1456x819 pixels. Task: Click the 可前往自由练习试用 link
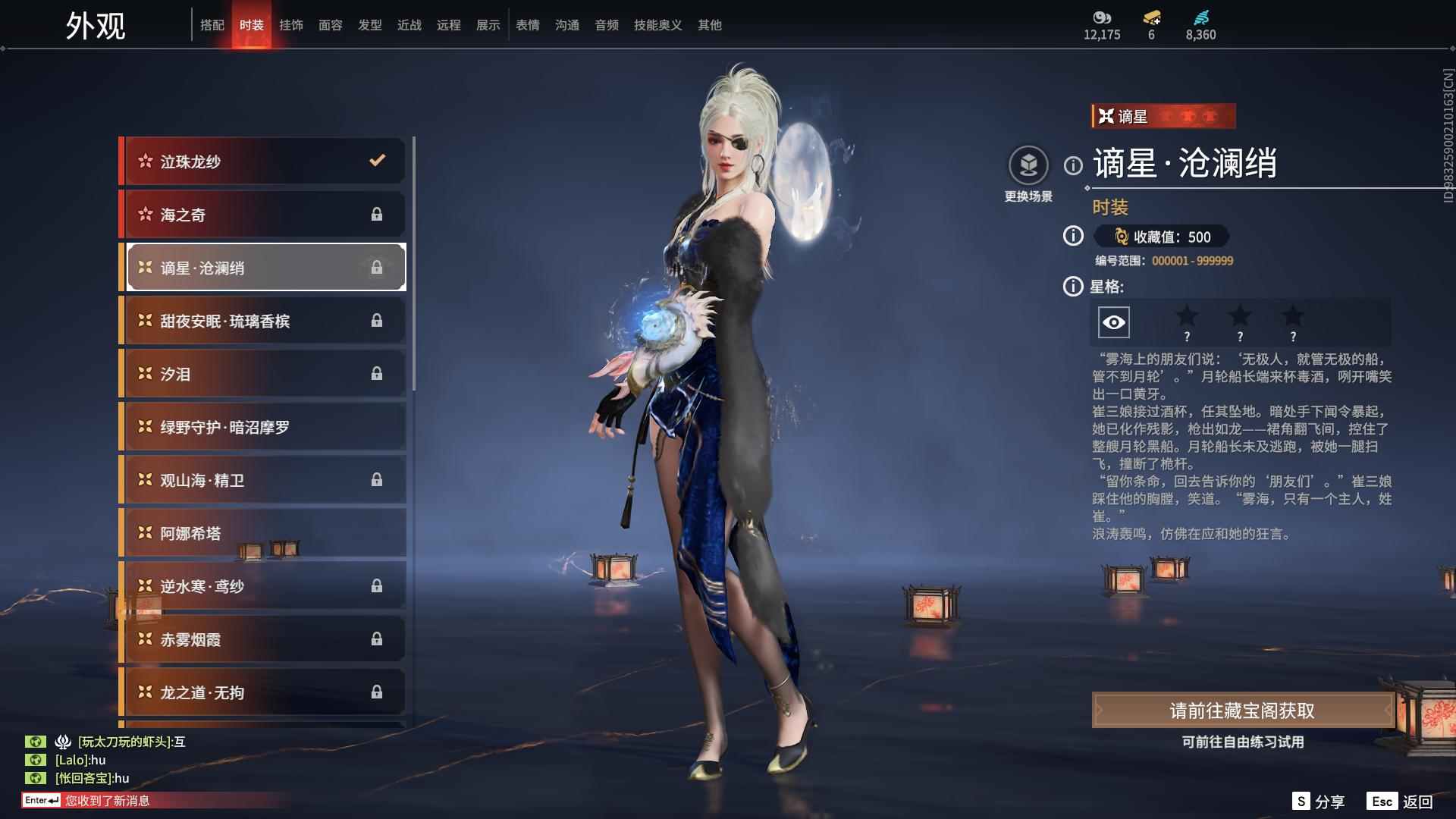[1241, 743]
